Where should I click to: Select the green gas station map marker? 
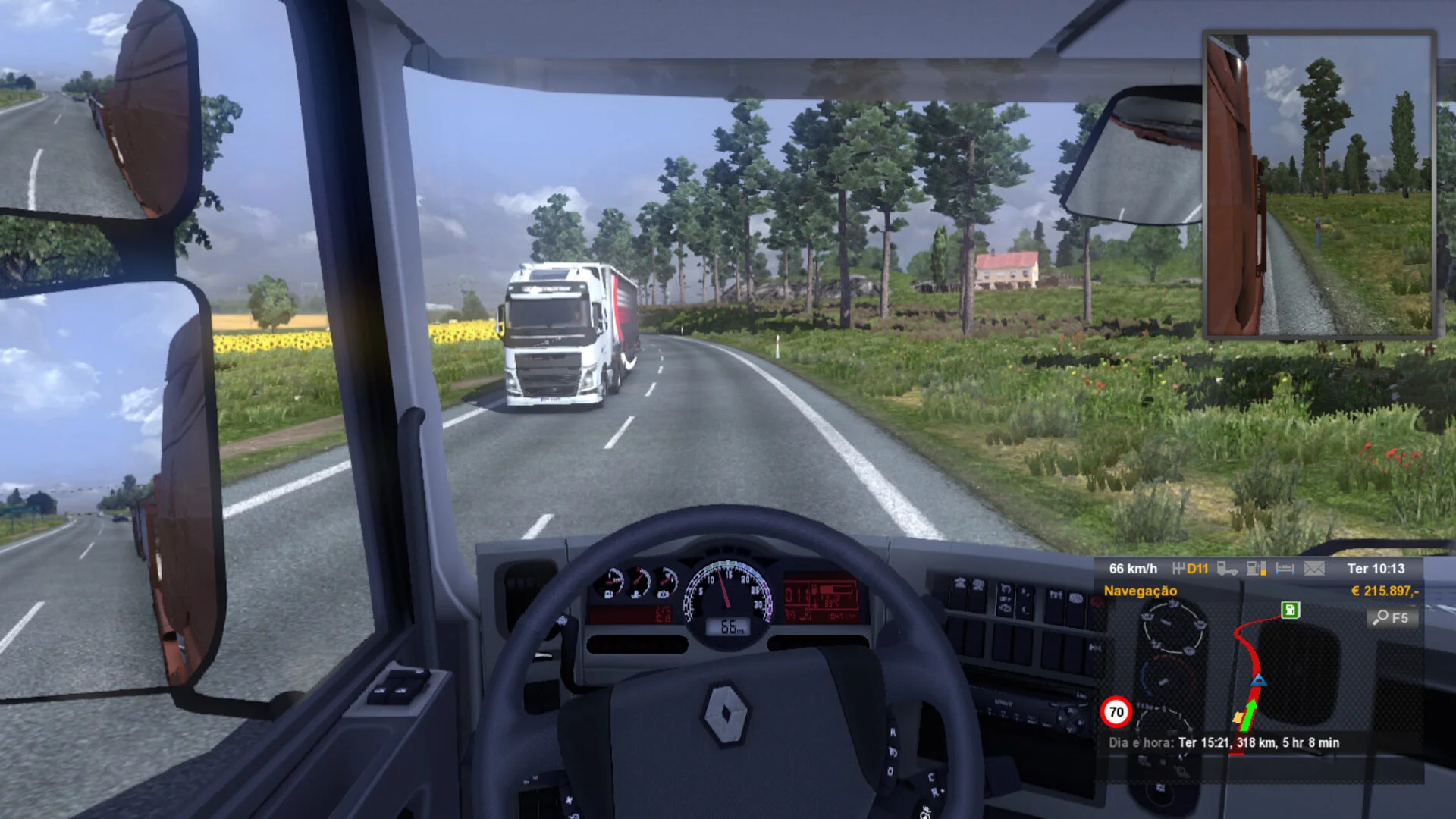coord(1290,610)
